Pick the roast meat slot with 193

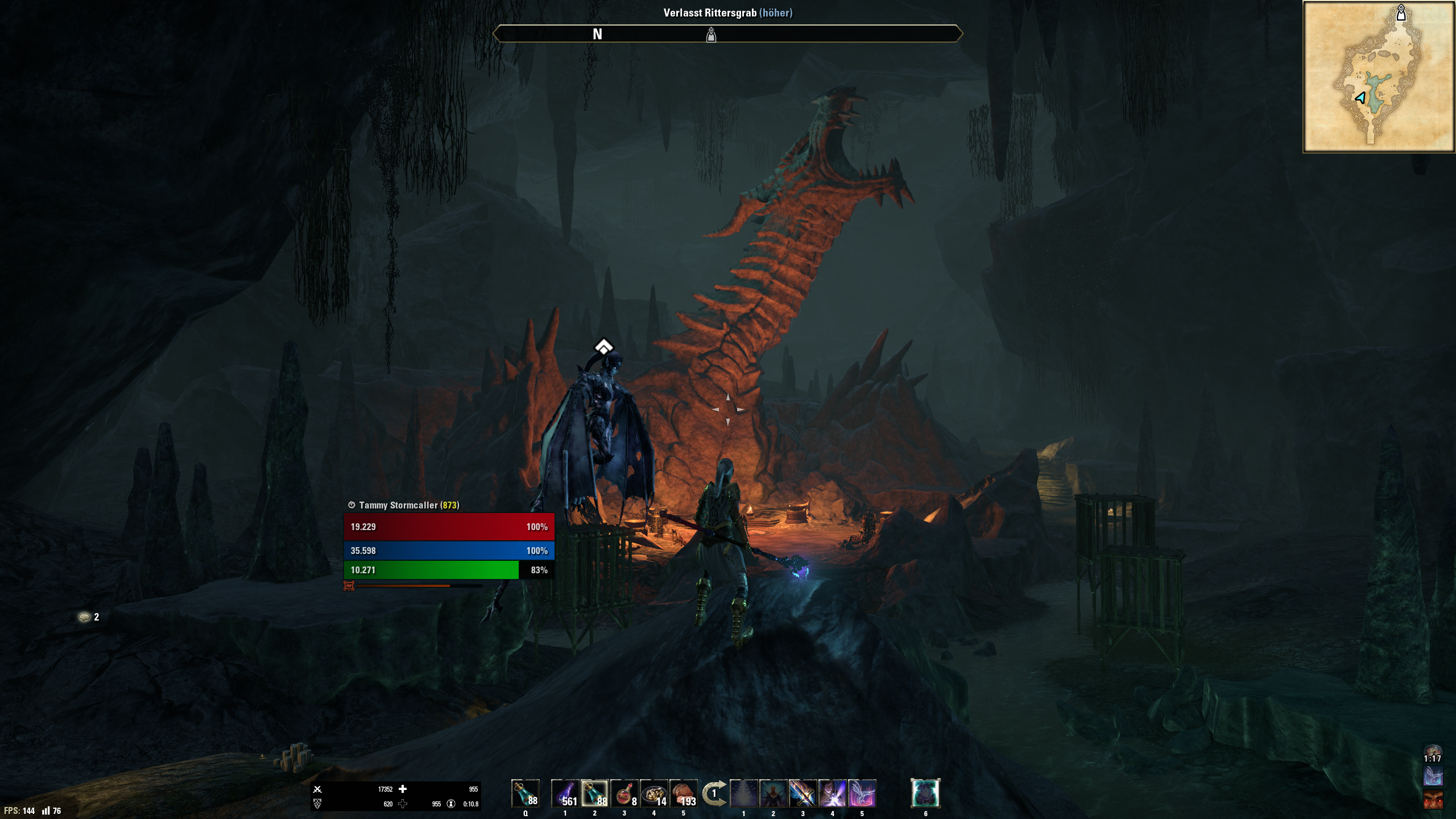pos(684,793)
